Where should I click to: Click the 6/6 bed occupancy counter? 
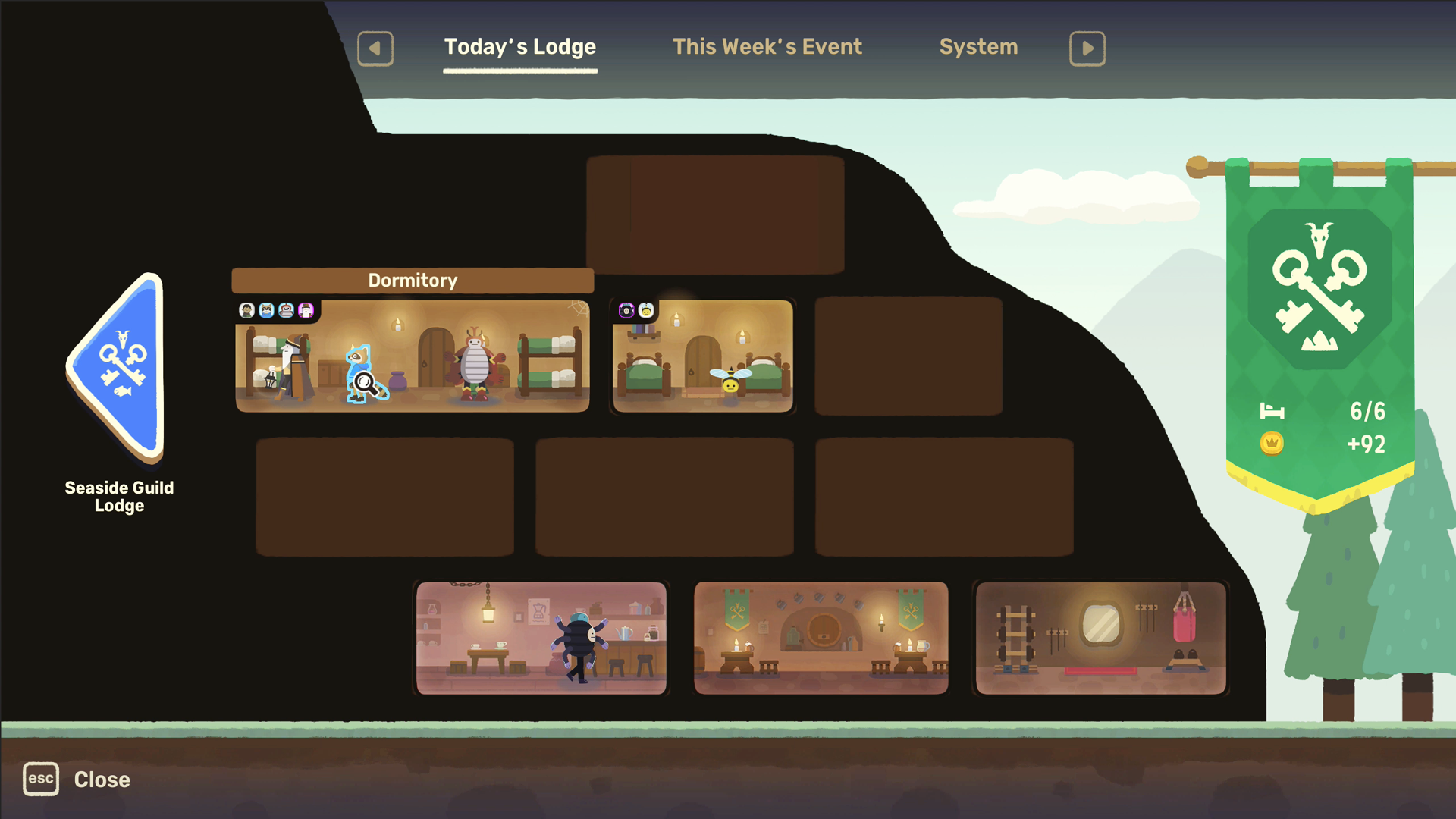(x=1367, y=412)
